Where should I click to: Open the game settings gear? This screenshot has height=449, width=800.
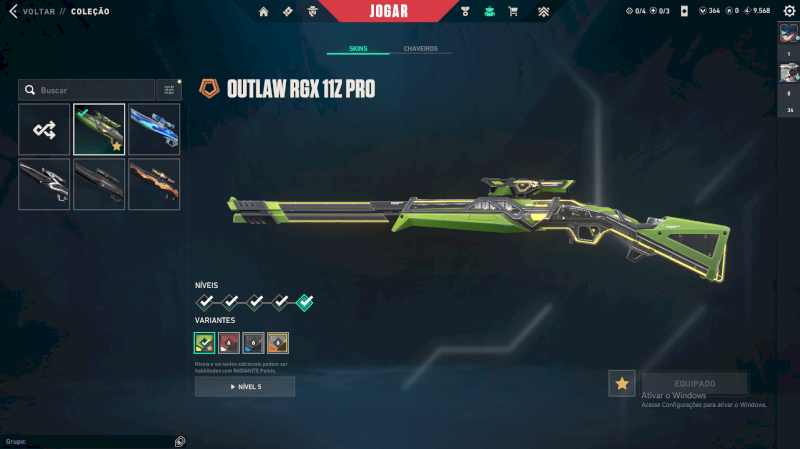click(789, 11)
